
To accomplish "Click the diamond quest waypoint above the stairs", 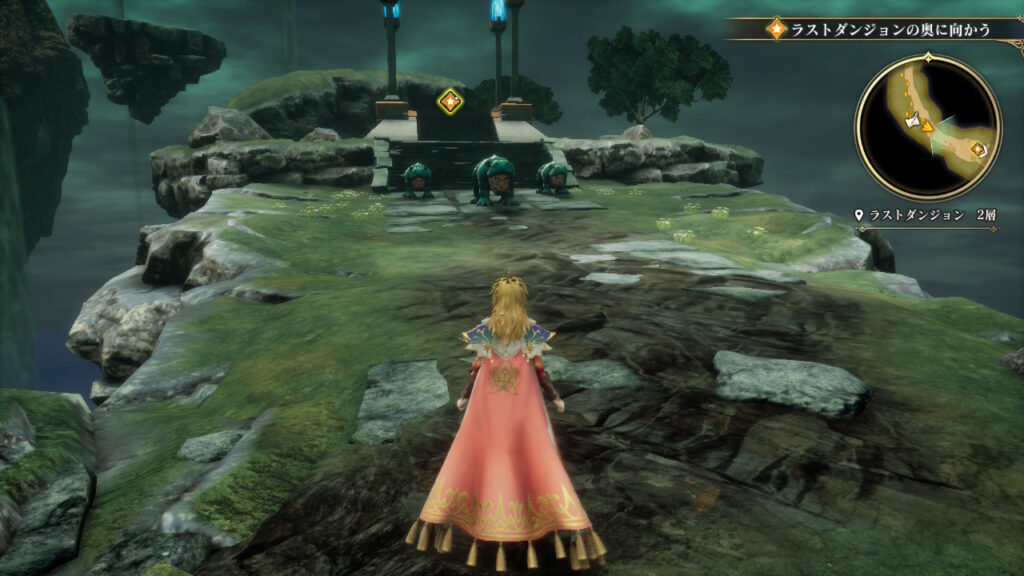I will coord(450,100).
